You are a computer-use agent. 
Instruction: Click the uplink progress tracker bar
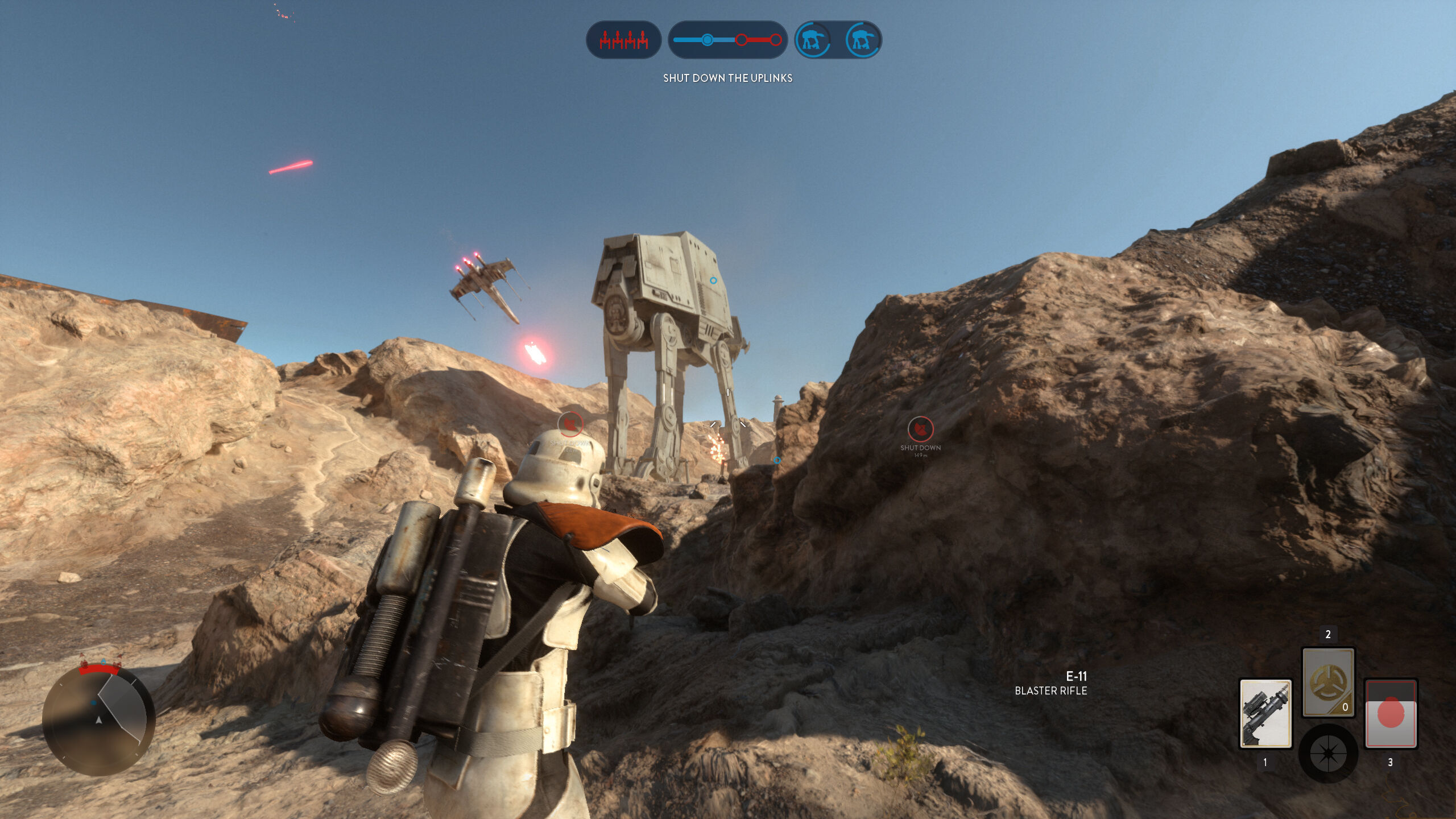pos(727,40)
